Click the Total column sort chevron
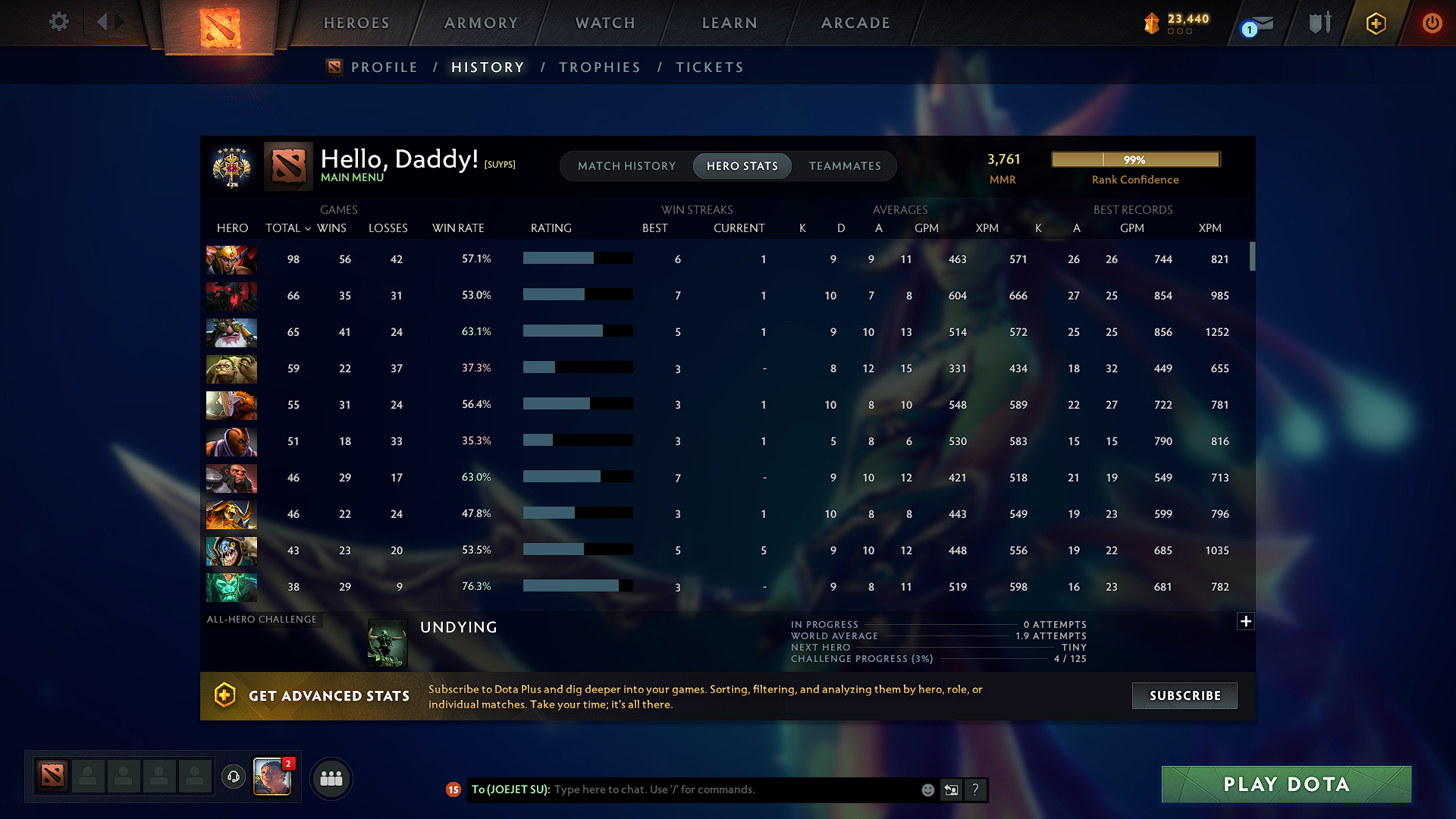Screen dimensions: 1456x819 tap(306, 228)
